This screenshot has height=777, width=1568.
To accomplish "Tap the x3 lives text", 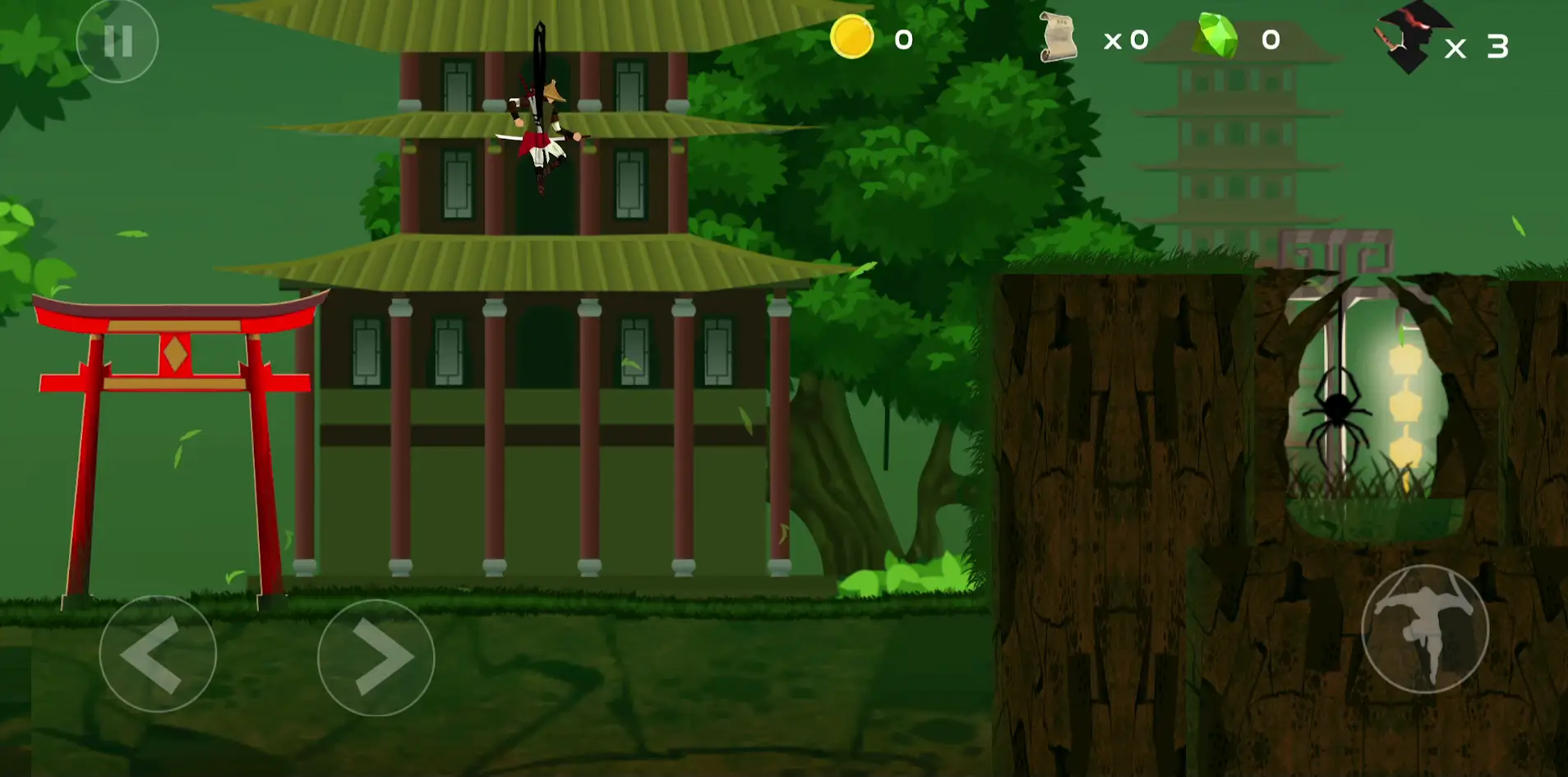I will [x=1475, y=48].
